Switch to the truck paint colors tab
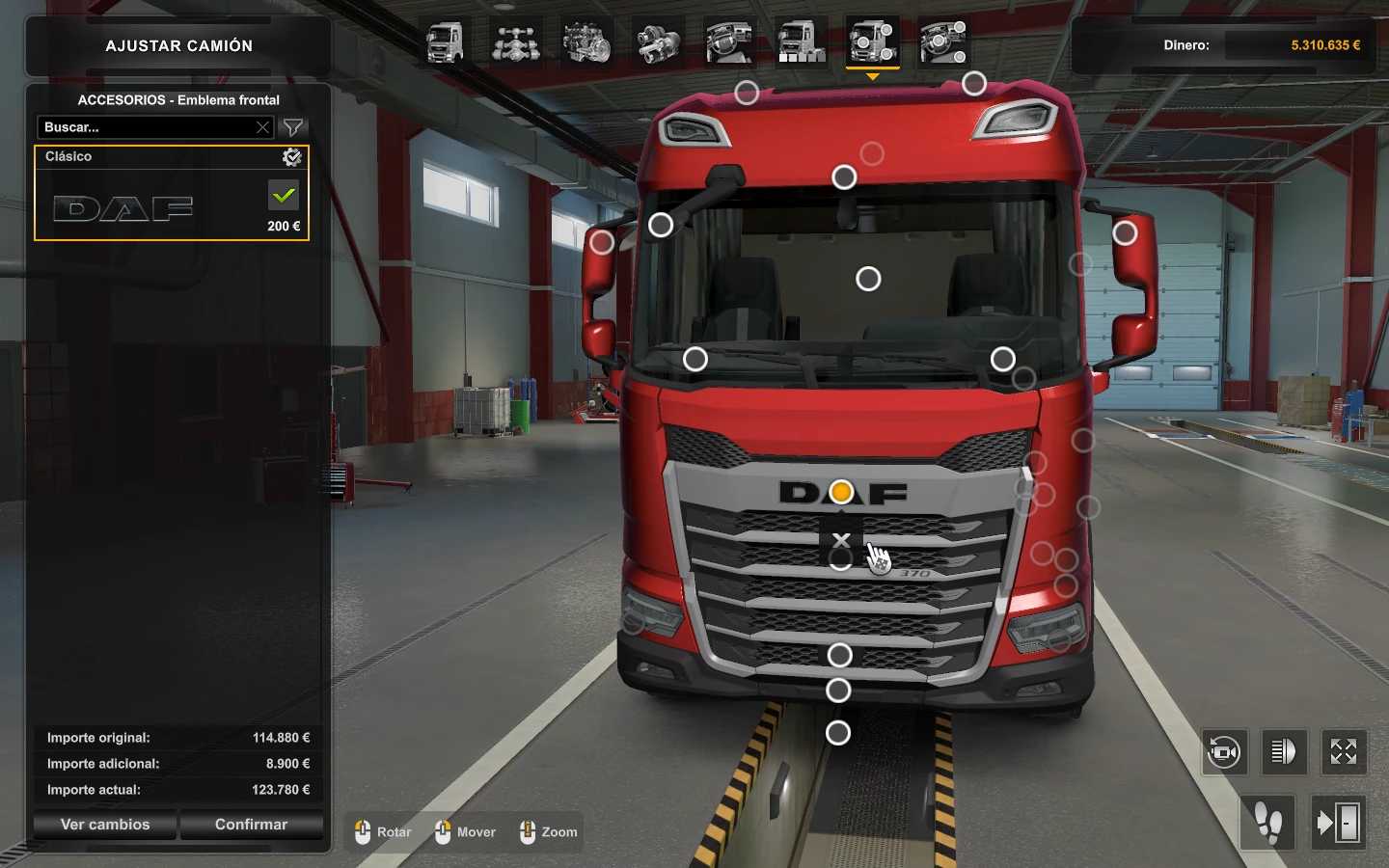Viewport: 1389px width, 868px height. [x=801, y=43]
